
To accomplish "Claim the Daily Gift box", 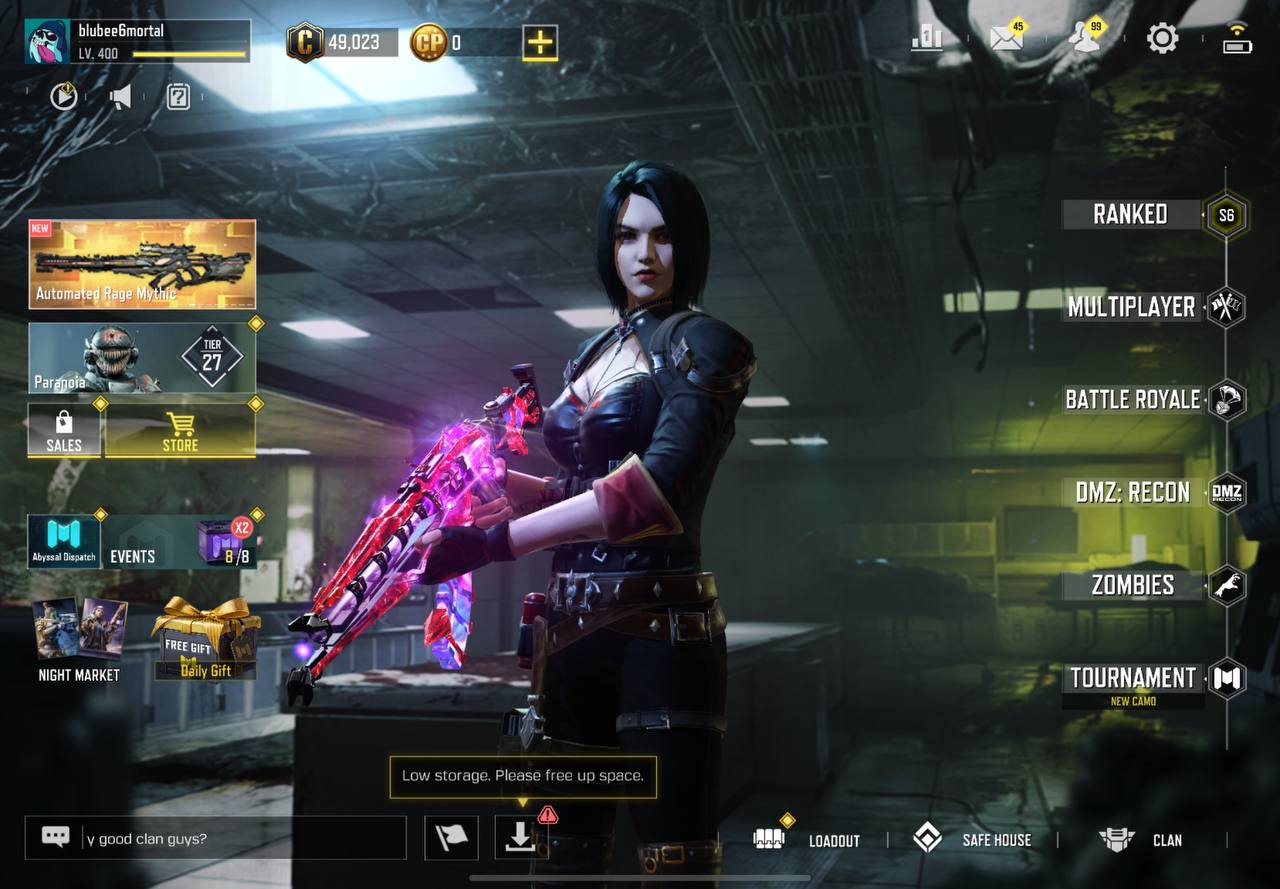I will tap(206, 640).
